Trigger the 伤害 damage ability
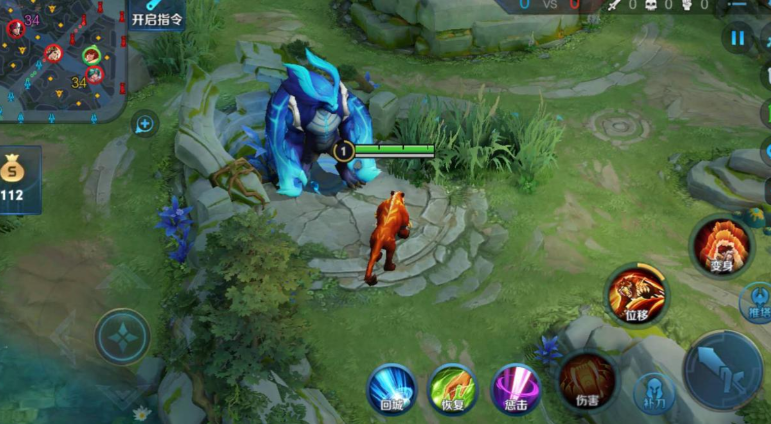This screenshot has width=771, height=424. point(586,380)
